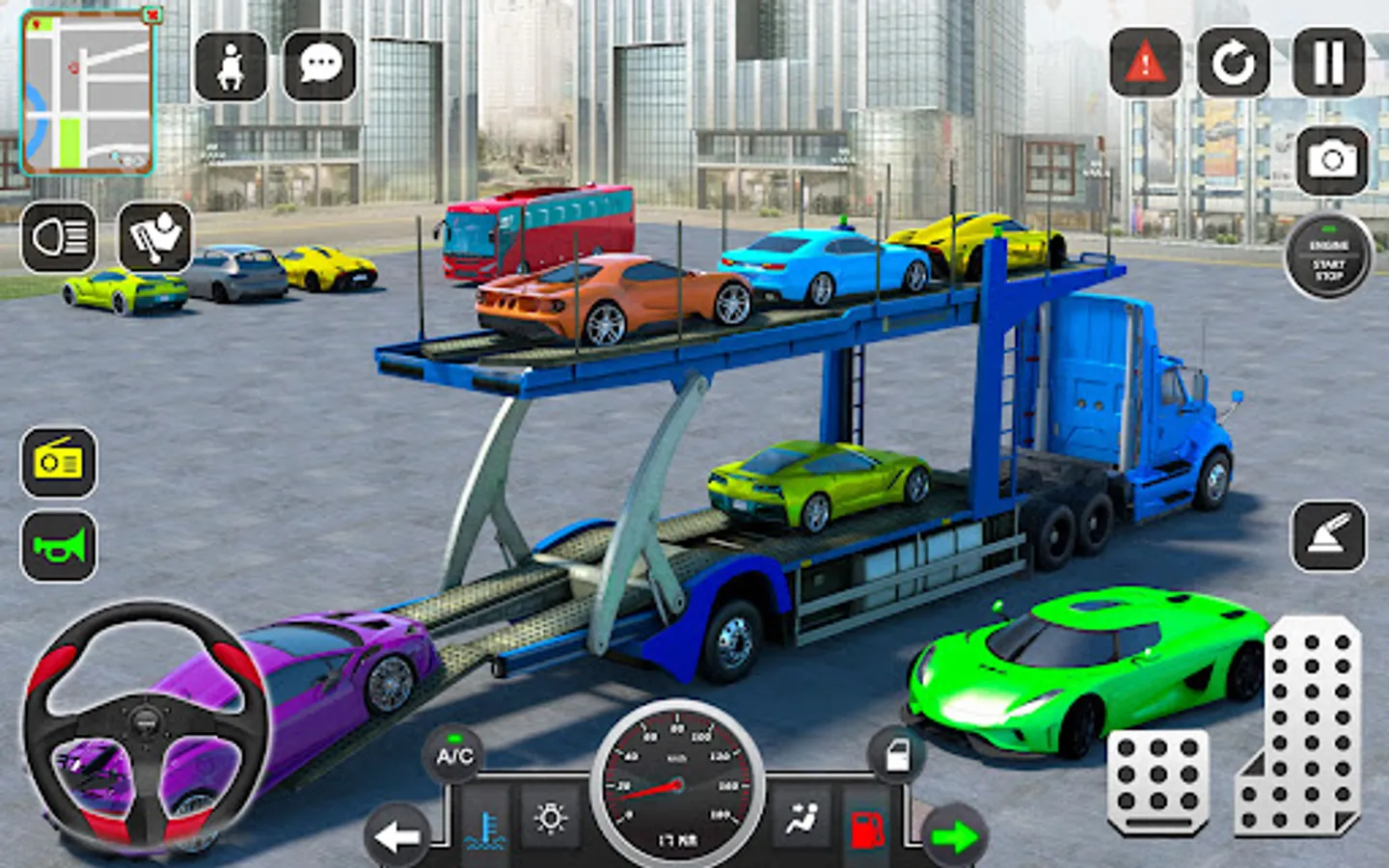Screen dimensions: 1389x868
Task: Signal right with the green arrow
Action: [x=955, y=836]
